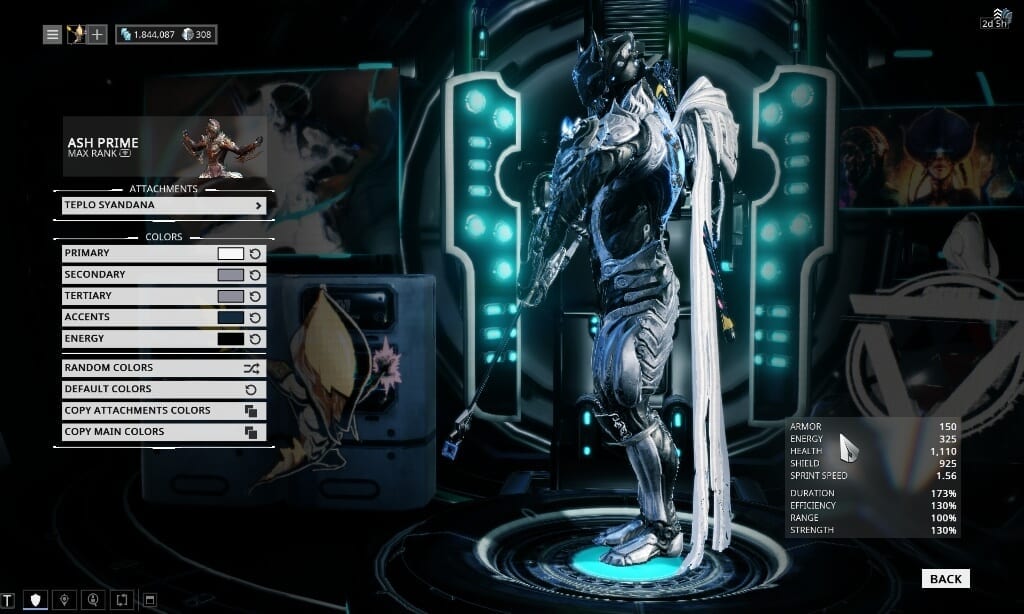Open the hamburger main menu
The height and width of the screenshot is (614, 1024).
point(52,35)
